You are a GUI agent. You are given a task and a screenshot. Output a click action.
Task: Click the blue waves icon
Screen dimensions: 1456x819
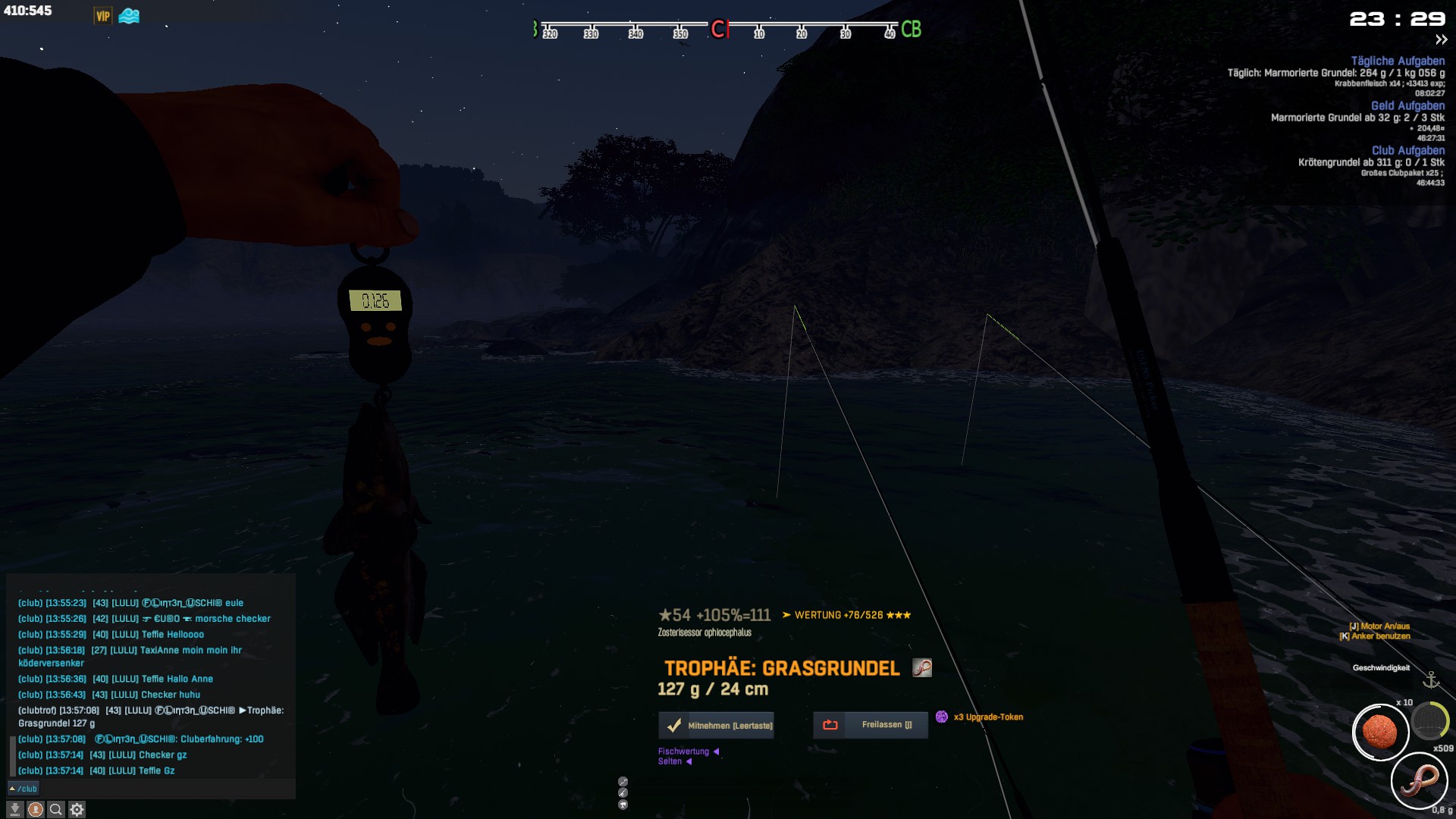pos(129,16)
